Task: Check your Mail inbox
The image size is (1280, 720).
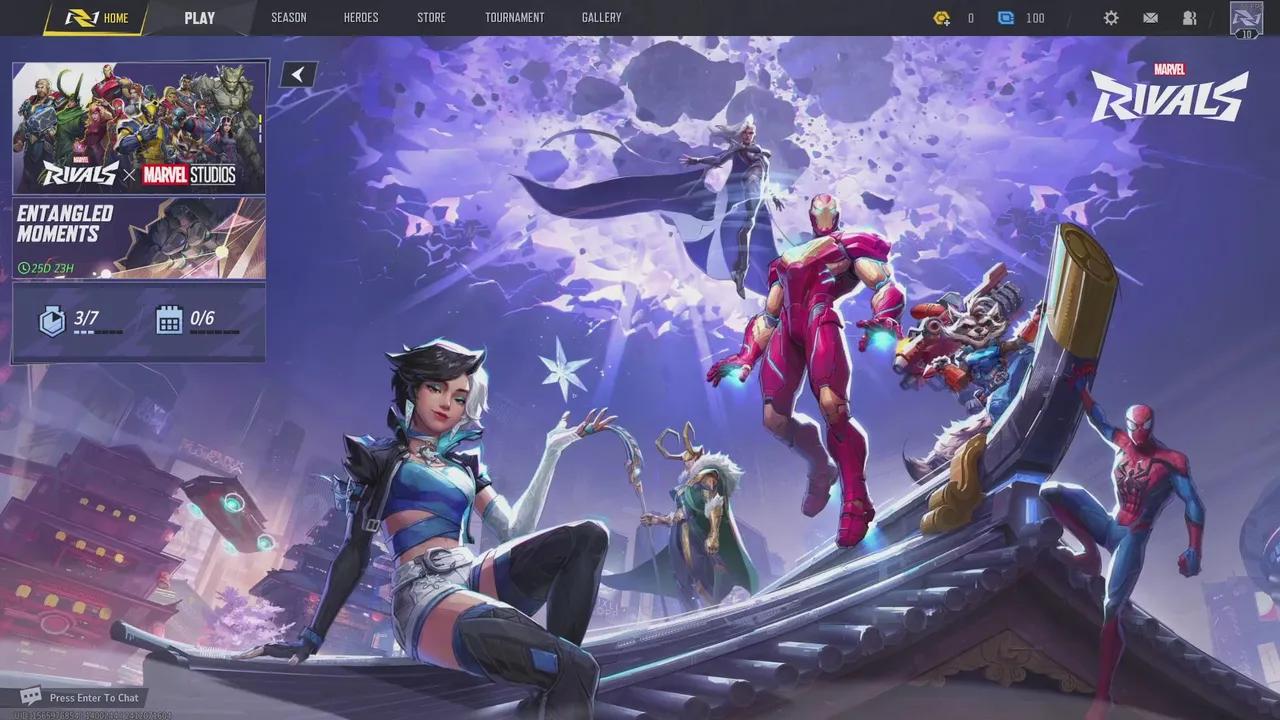Action: click(x=1150, y=17)
